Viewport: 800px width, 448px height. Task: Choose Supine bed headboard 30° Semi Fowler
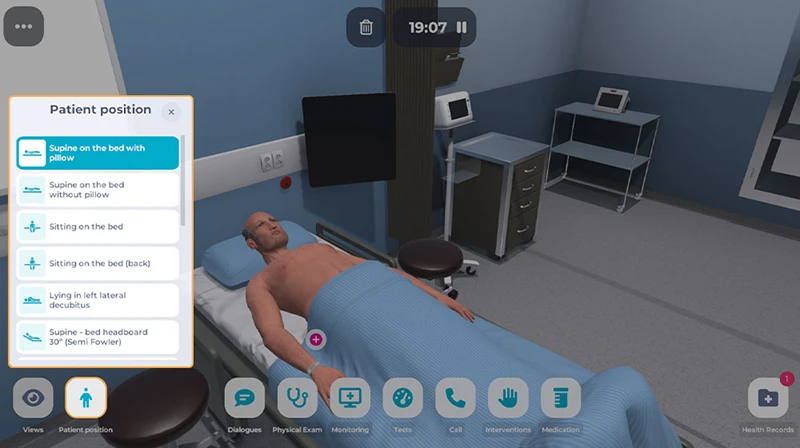pos(98,337)
